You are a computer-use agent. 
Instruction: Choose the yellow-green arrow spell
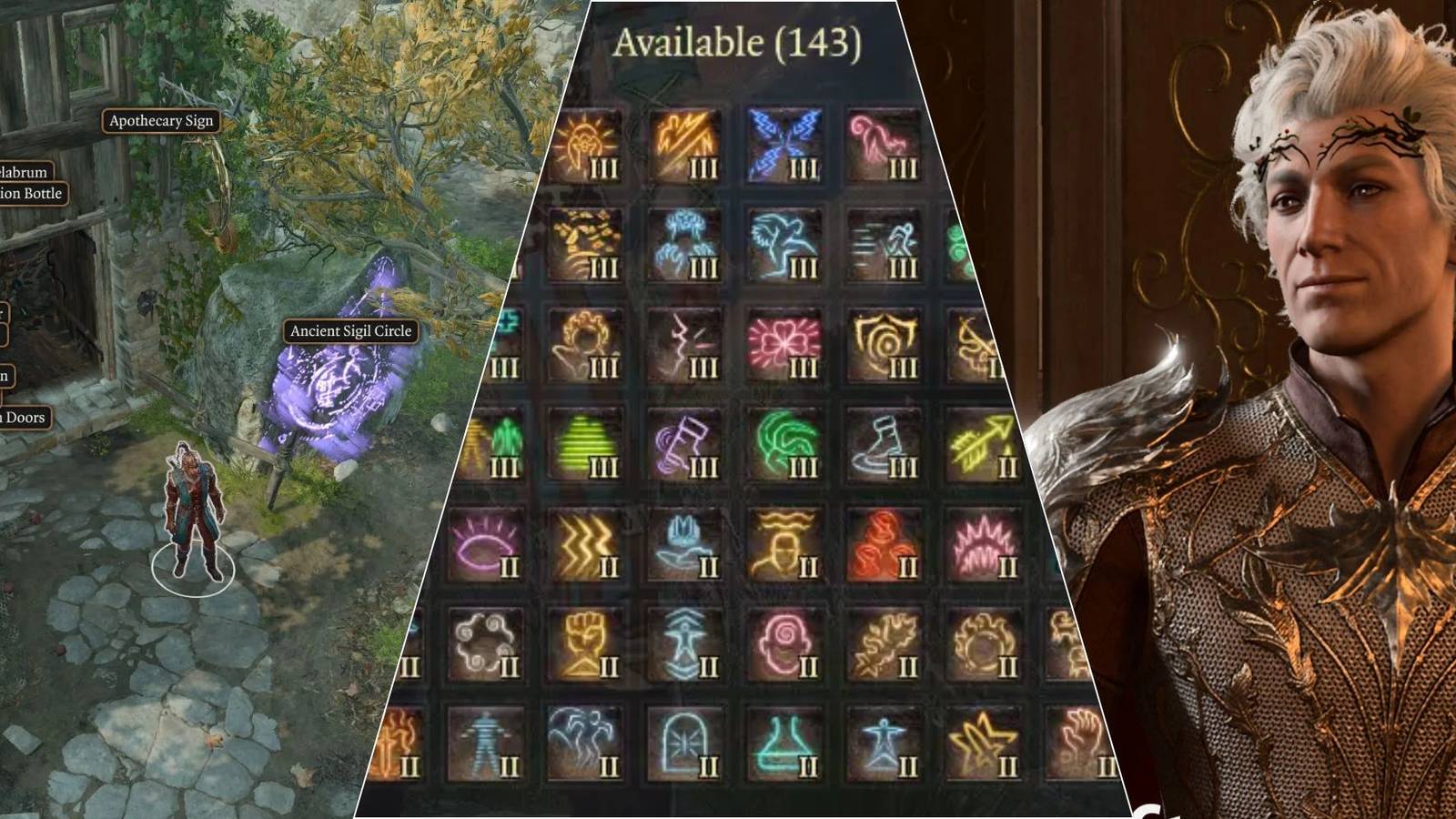click(983, 445)
